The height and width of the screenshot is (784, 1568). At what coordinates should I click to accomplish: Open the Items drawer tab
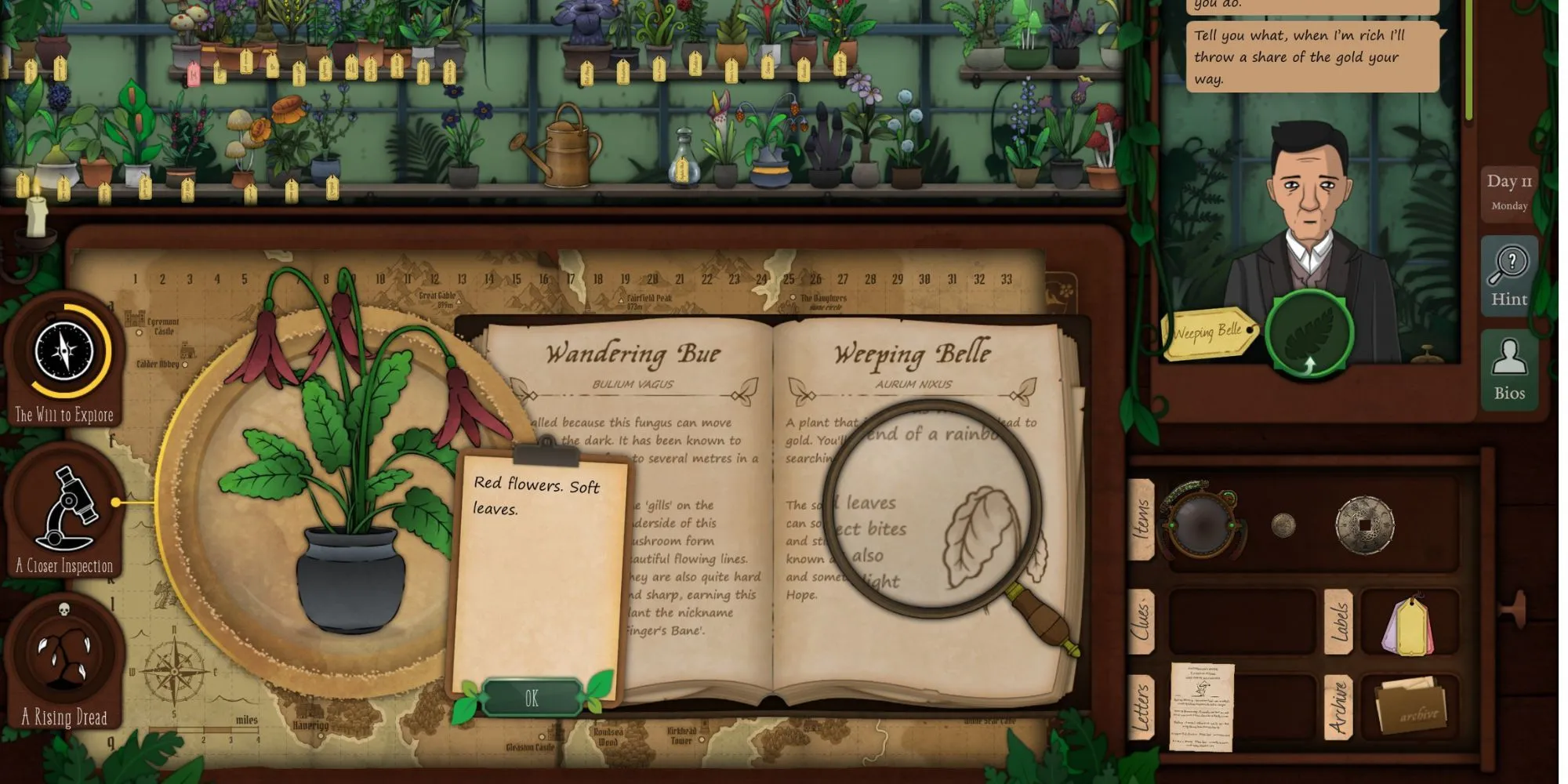click(1141, 519)
